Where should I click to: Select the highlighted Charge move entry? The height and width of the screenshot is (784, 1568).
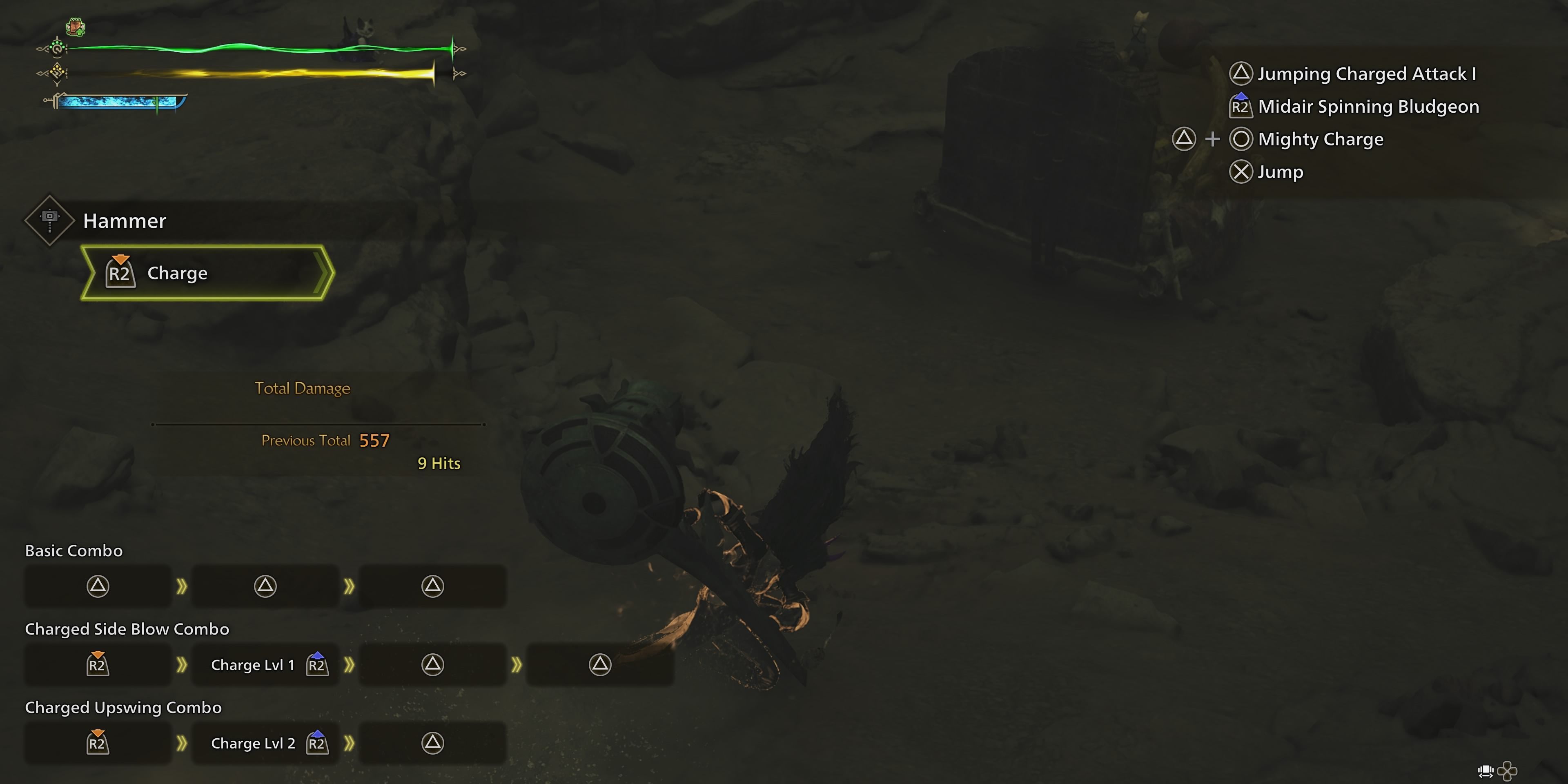[x=207, y=273]
